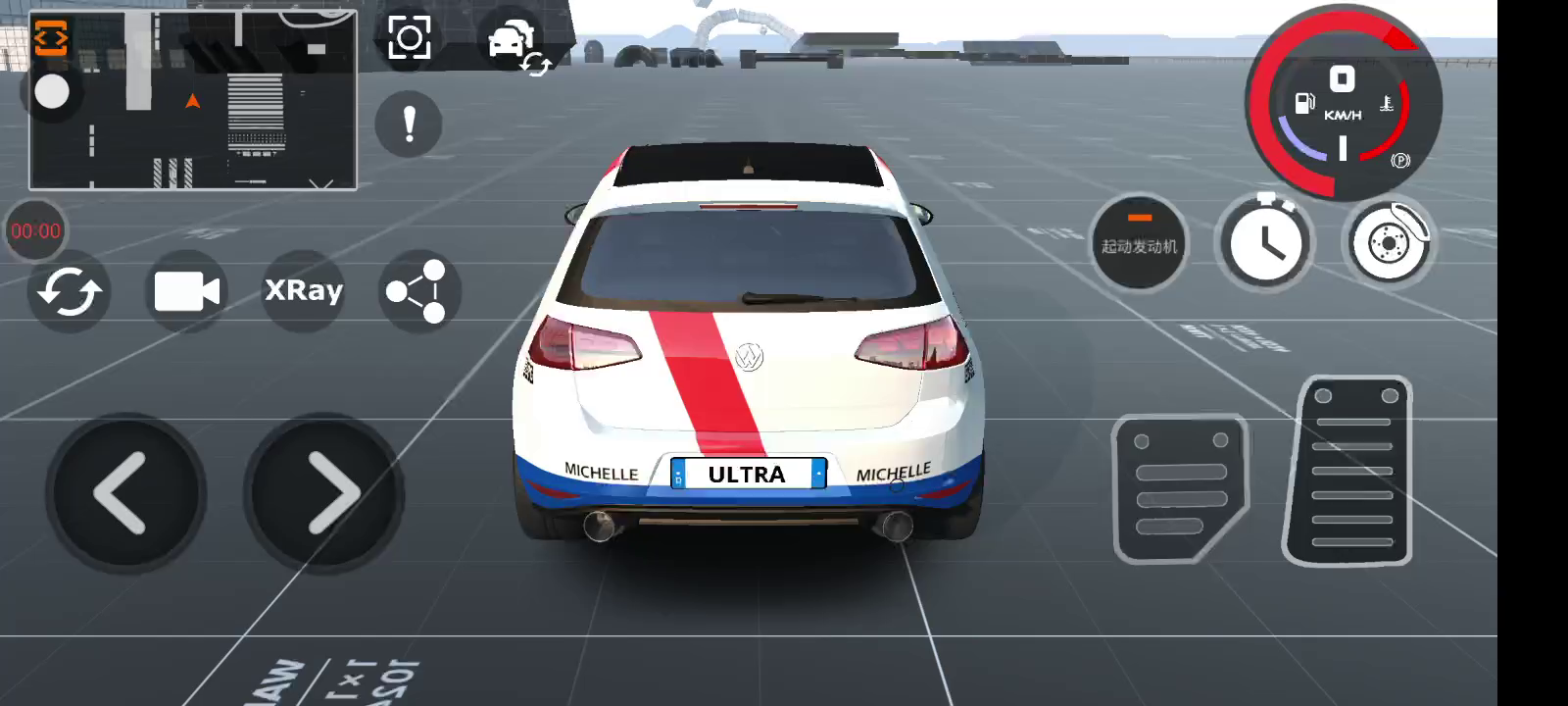Click the circular refresh arrows button
This screenshot has width=1568, height=706.
[69, 291]
